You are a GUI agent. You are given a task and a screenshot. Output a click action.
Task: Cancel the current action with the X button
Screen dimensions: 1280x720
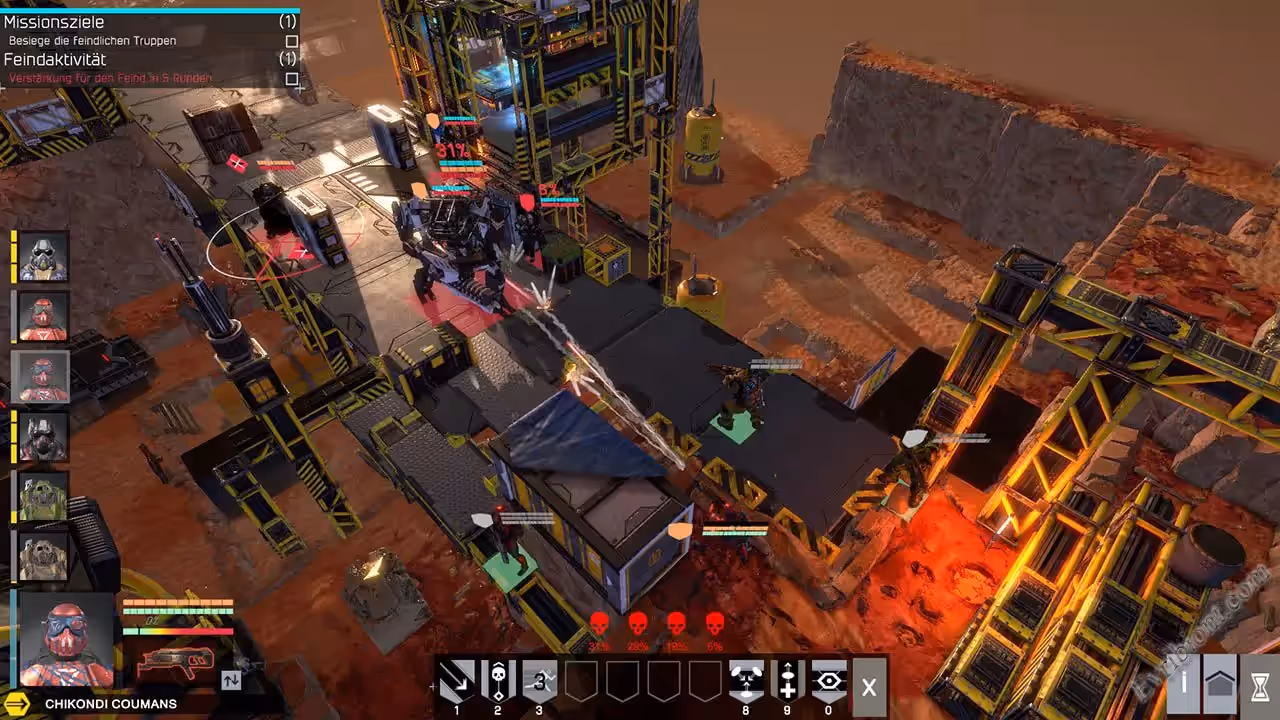pos(869,687)
